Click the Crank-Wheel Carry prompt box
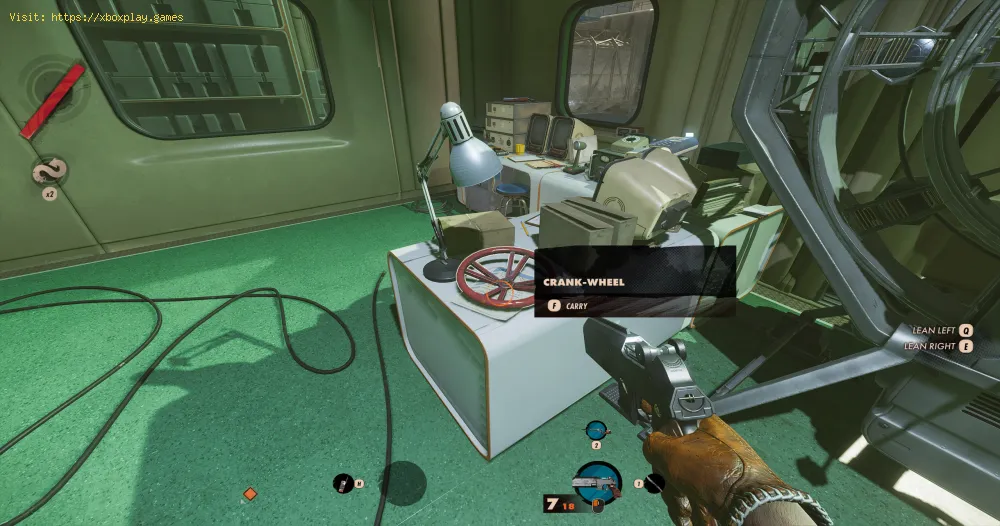The image size is (1000, 526). (x=636, y=283)
